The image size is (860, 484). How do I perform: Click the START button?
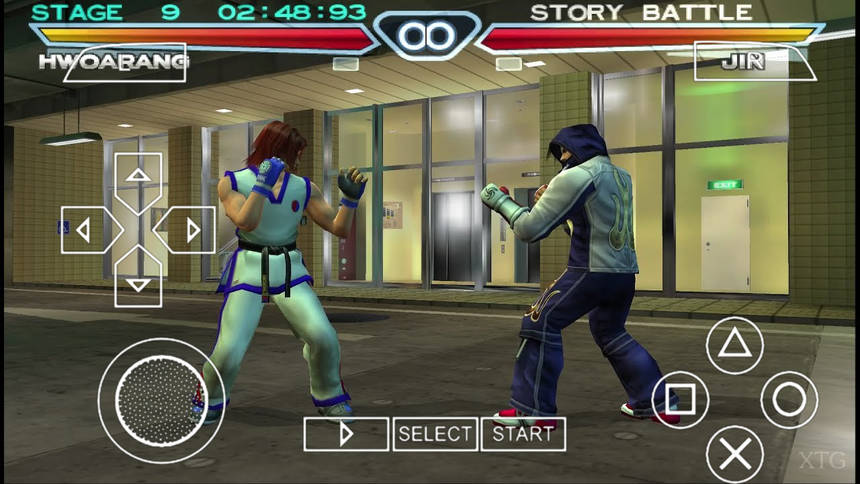523,434
